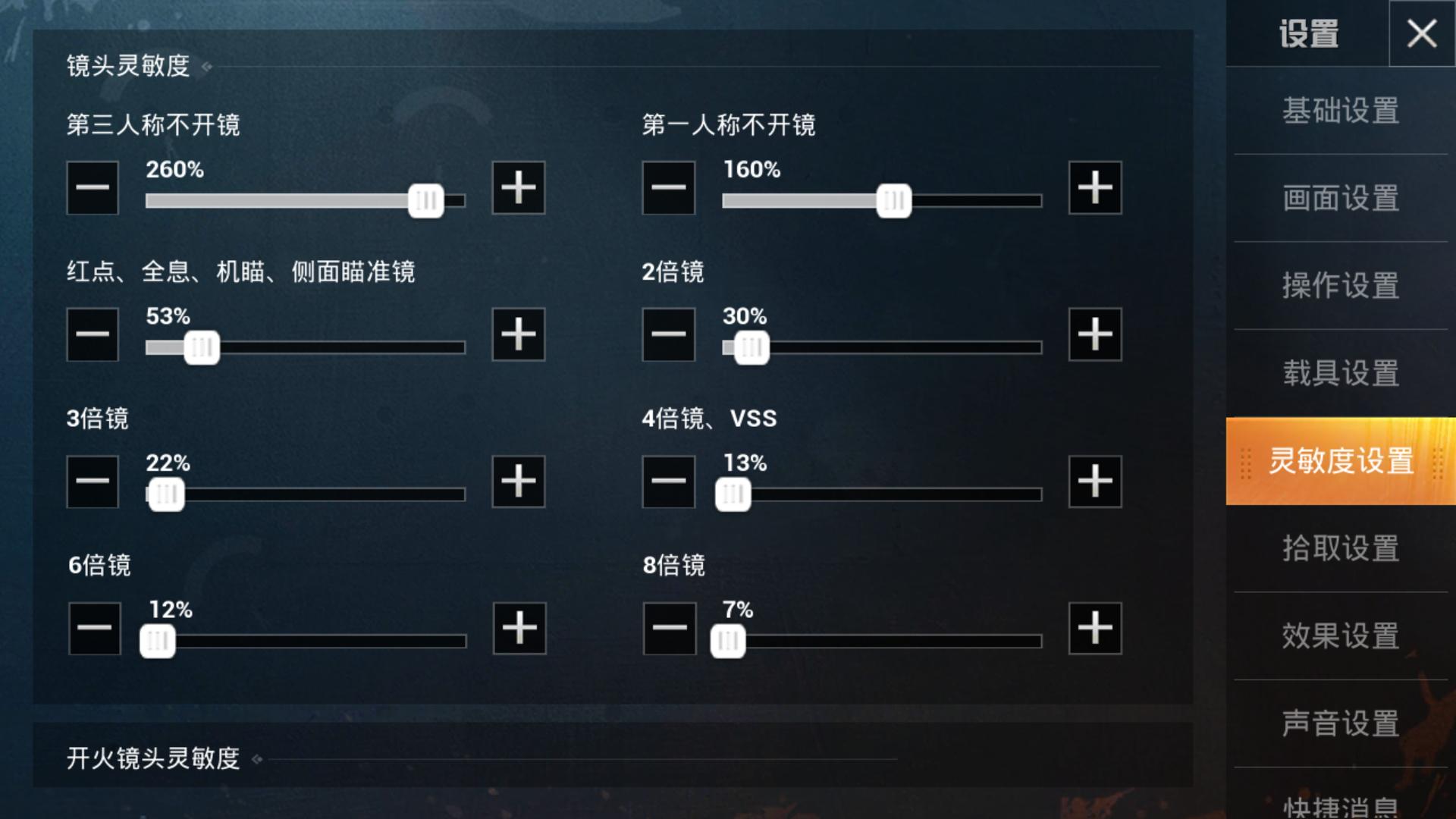The height and width of the screenshot is (819, 1456).
Task: Increase third-person no-scope (第三人称不开镜) sensitivity
Action: [518, 188]
